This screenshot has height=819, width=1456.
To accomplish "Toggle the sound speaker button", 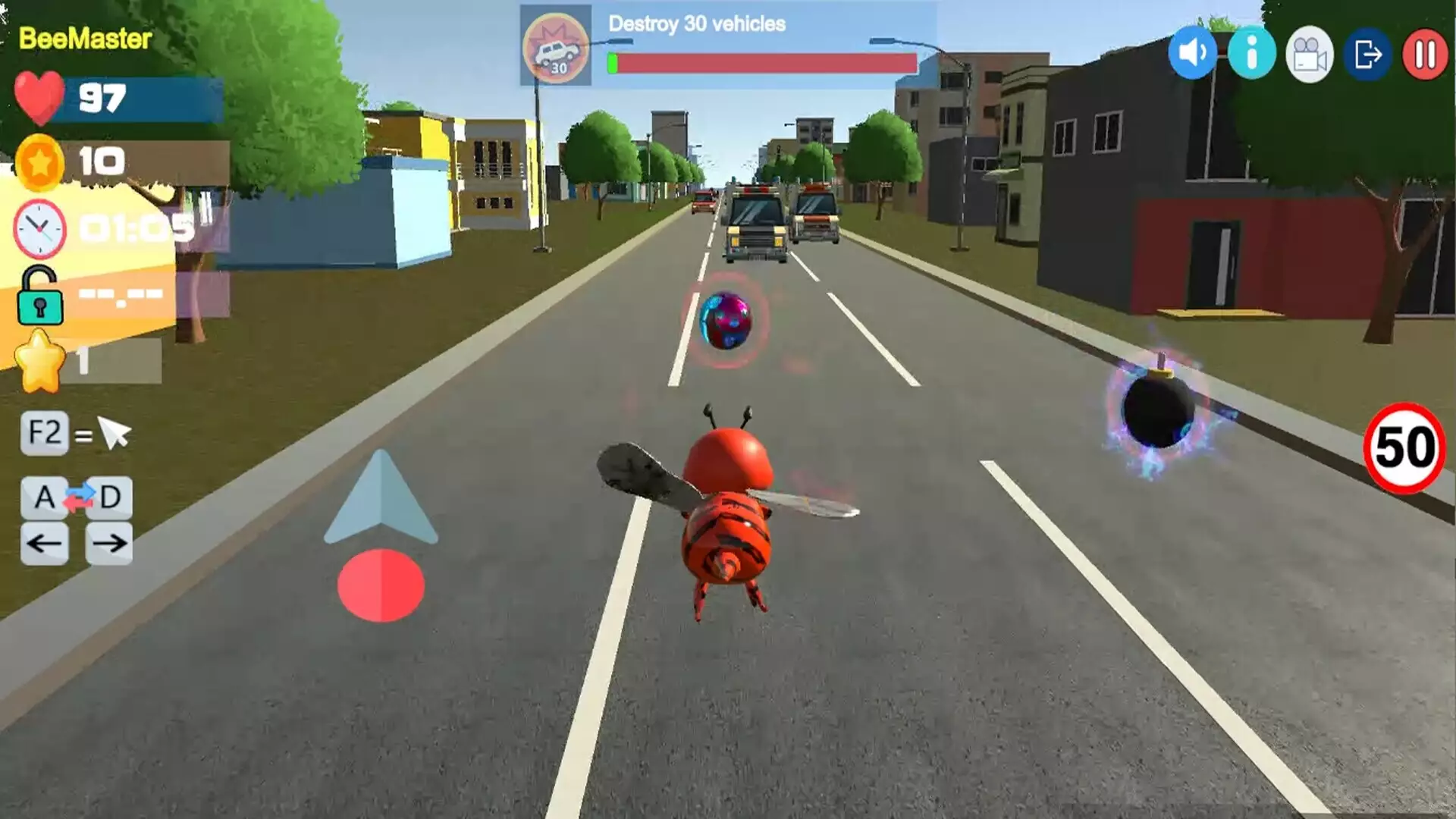I will click(x=1193, y=53).
